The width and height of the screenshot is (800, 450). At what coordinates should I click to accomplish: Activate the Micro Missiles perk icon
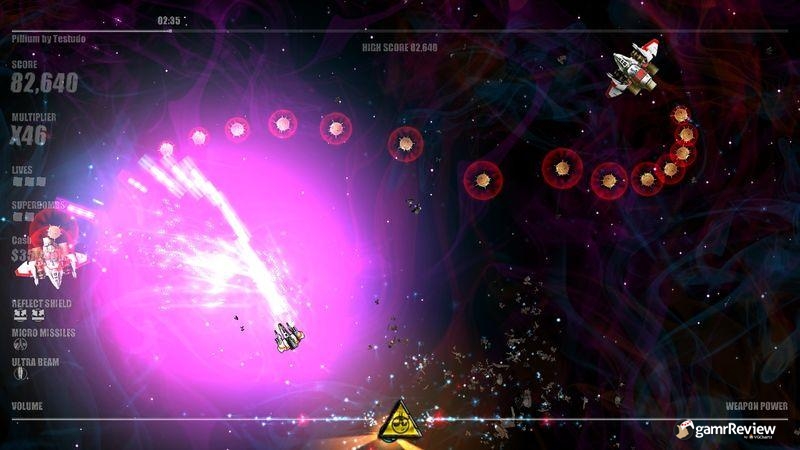pyautogui.click(x=18, y=345)
